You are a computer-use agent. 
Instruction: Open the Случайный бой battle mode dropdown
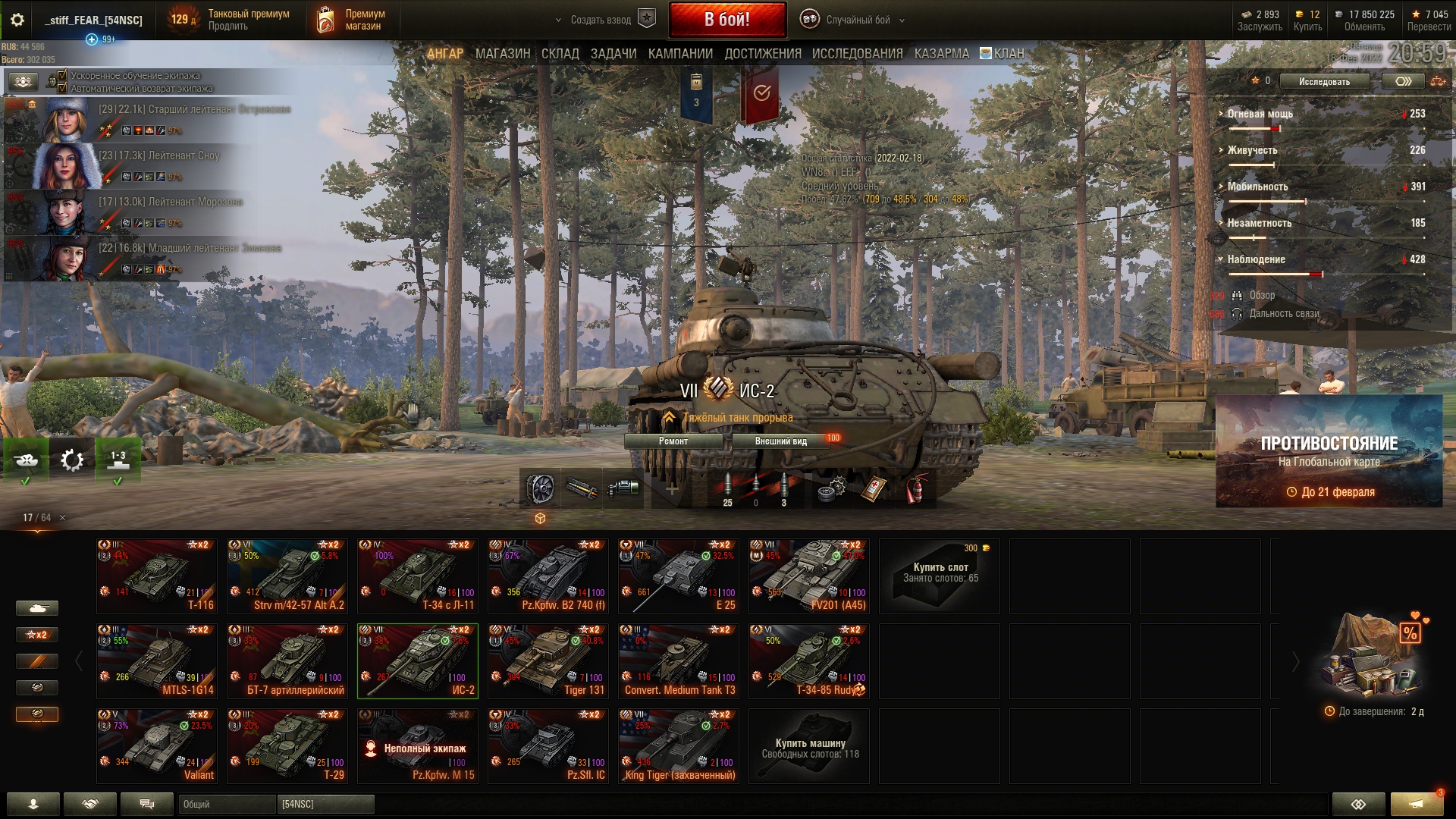click(x=857, y=20)
